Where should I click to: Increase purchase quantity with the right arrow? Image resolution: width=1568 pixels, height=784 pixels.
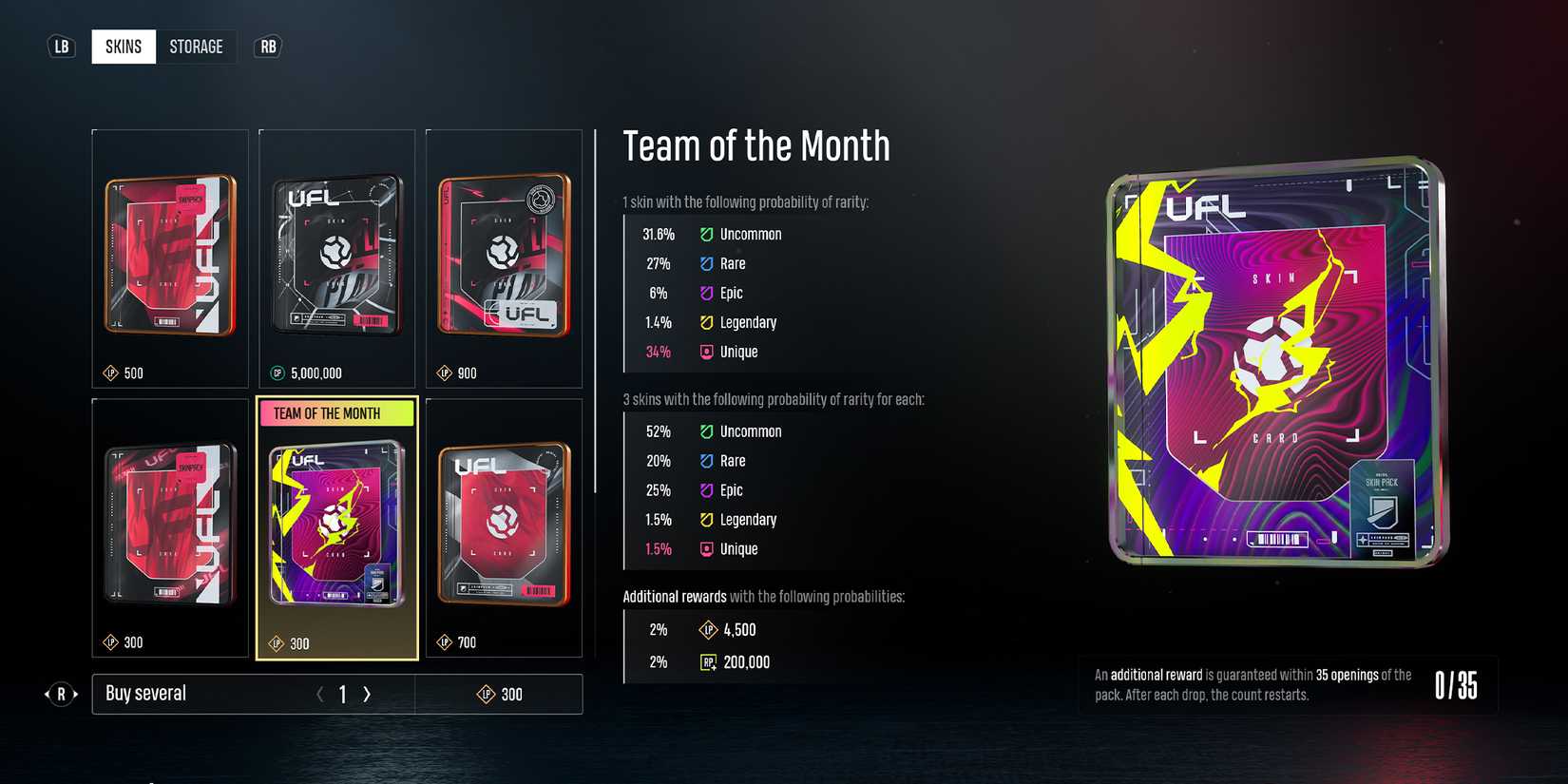[x=367, y=695]
